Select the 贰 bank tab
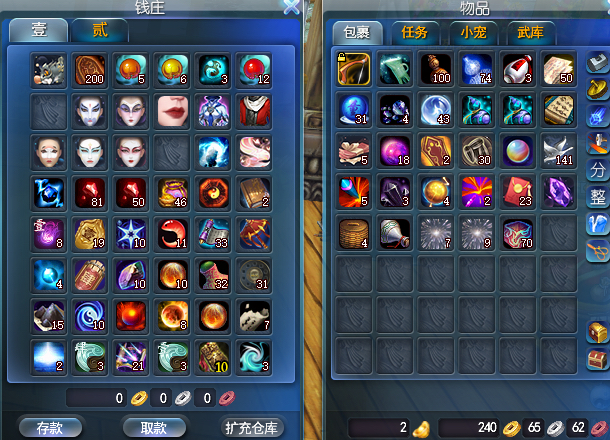The image size is (610, 440). click(100, 30)
